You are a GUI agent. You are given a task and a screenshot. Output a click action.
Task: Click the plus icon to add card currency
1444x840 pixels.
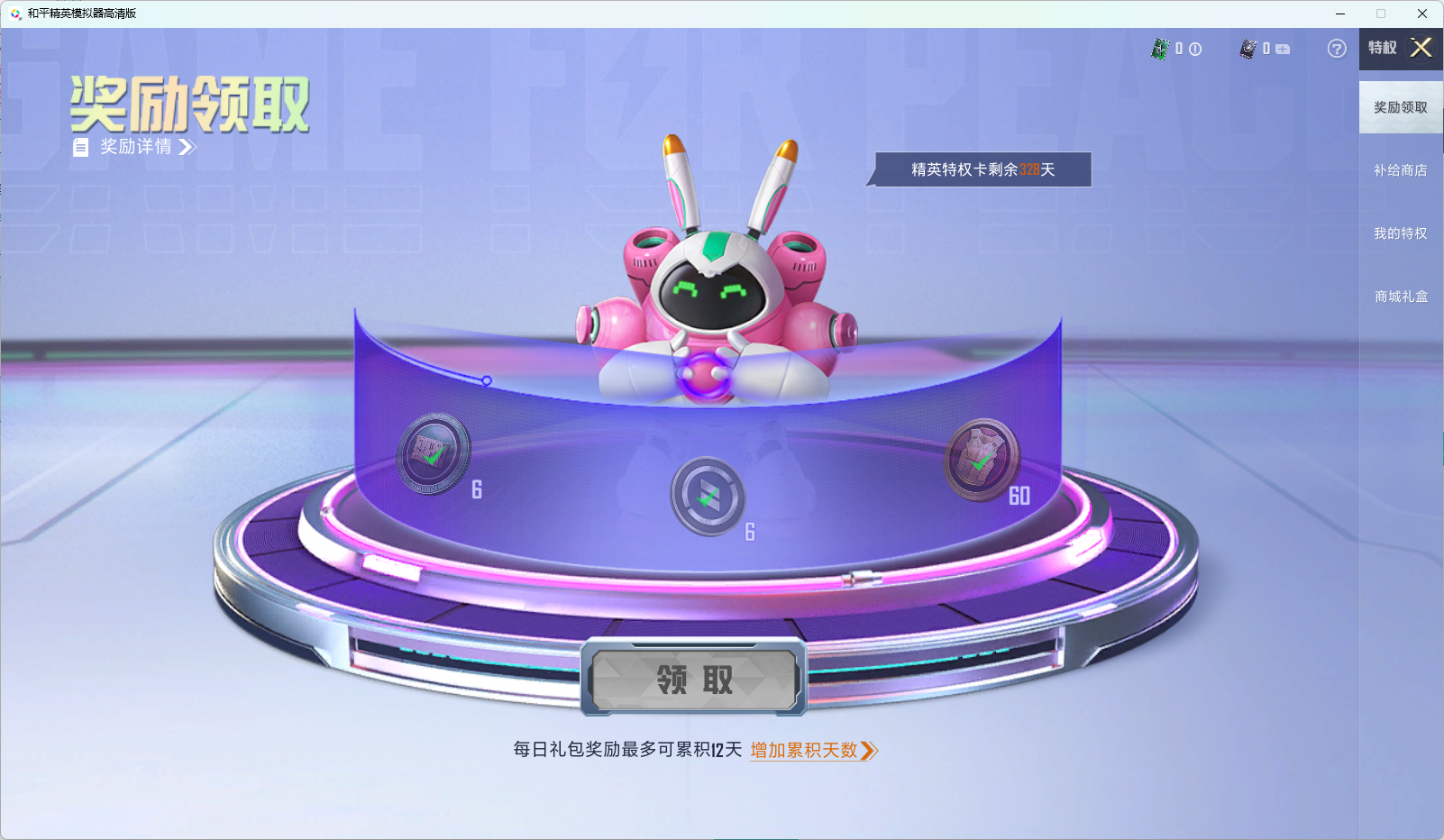point(1284,50)
